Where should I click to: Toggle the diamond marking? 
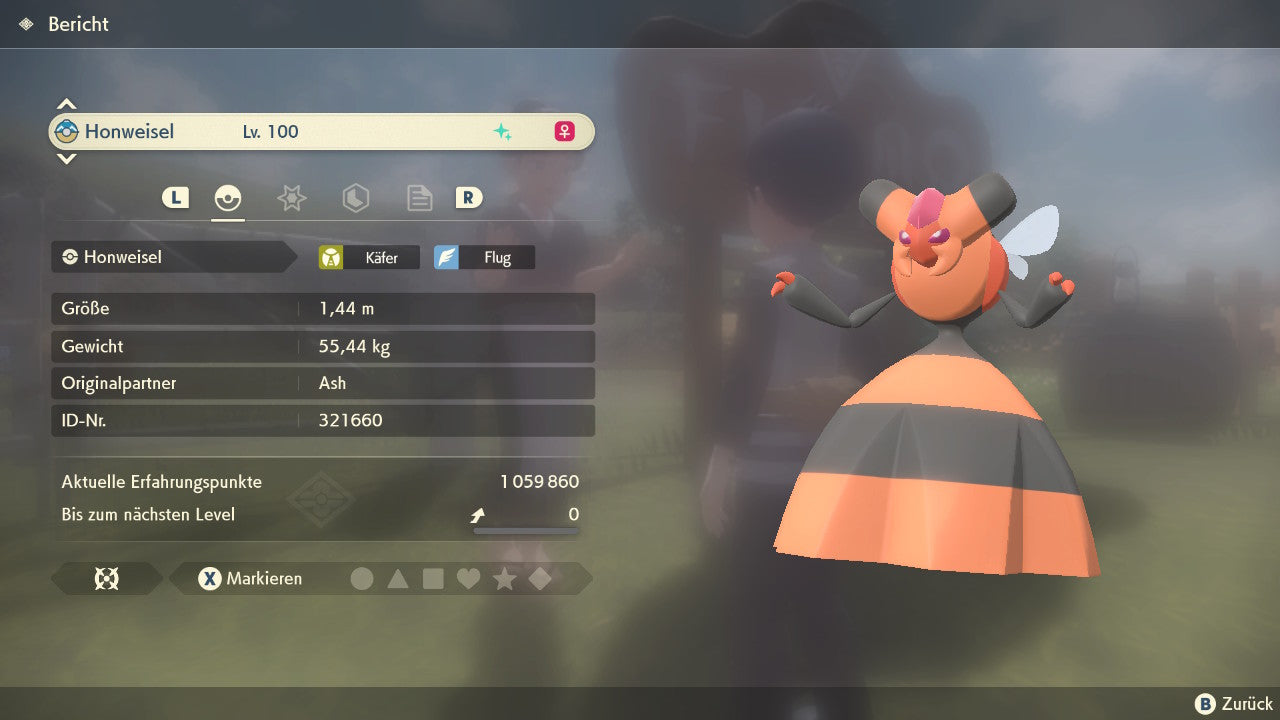click(540, 578)
